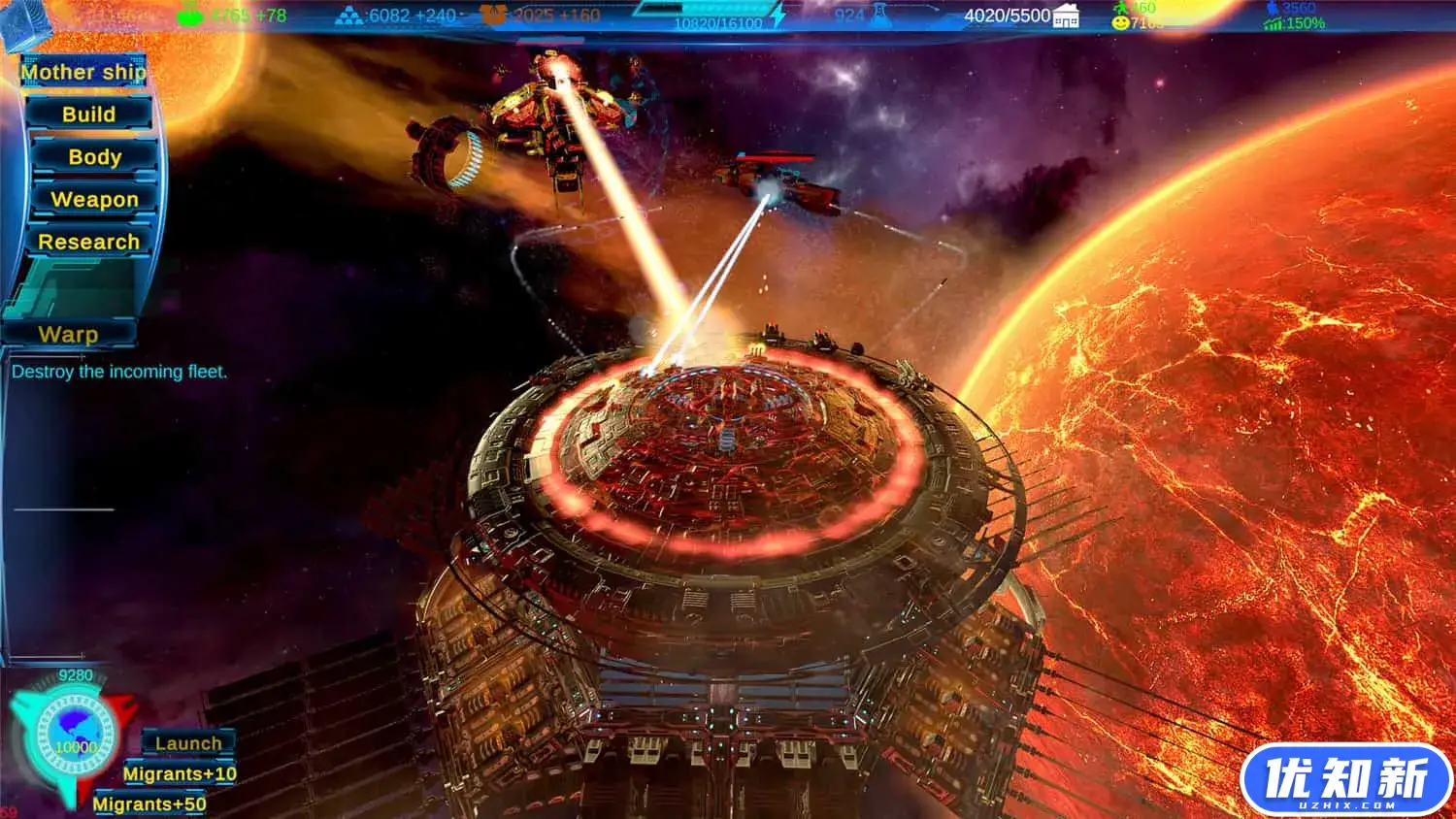Send ten migrants with Migrants+10
The height and width of the screenshot is (819, 1456).
point(180,773)
